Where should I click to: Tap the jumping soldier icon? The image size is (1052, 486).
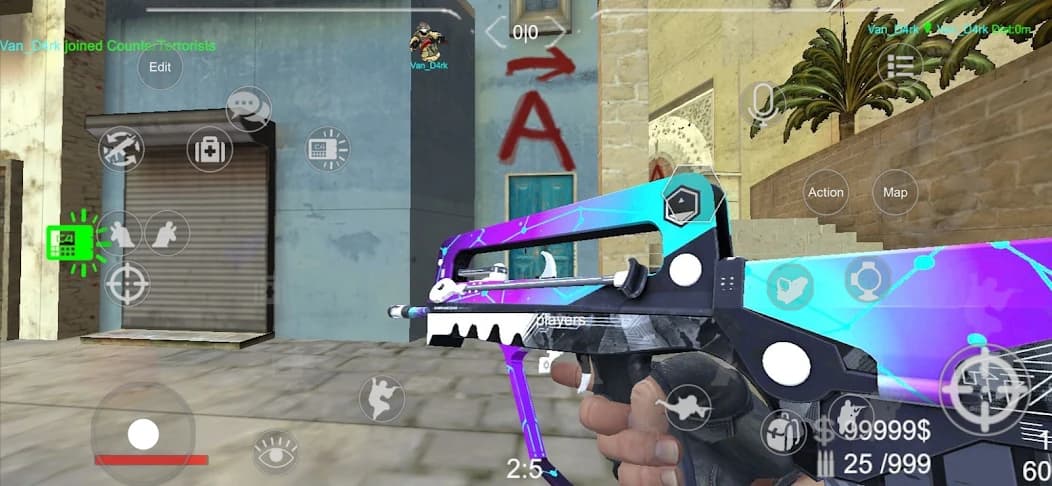[382, 397]
